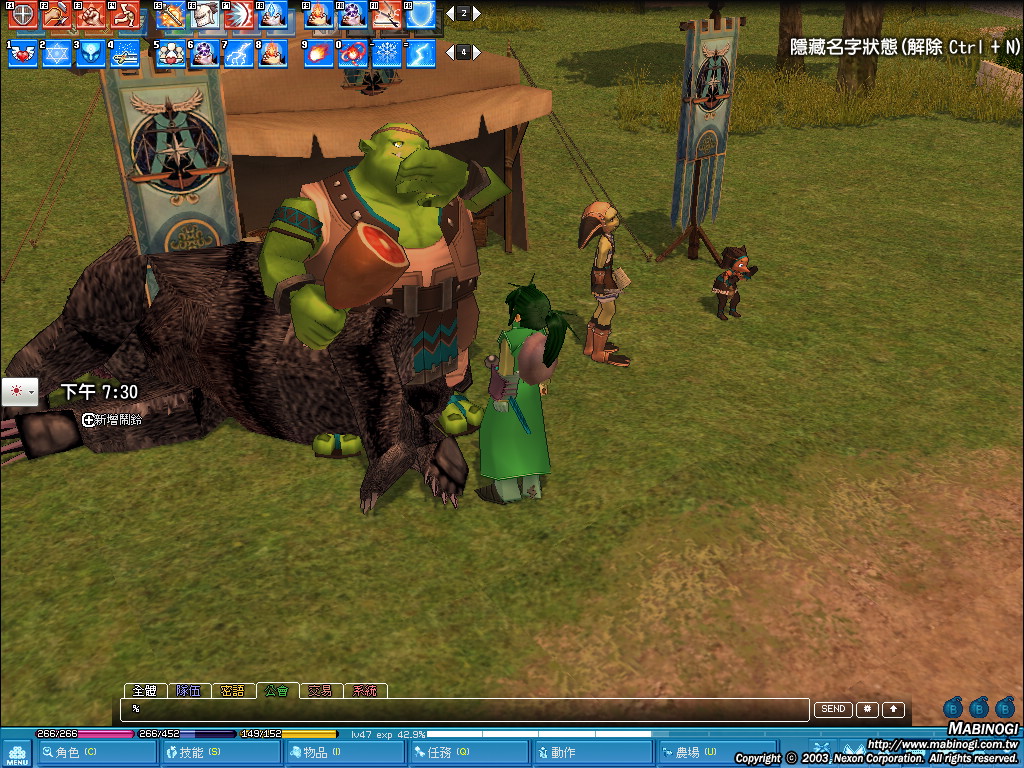Screen dimensions: 1024x768
Task: Activate the winged heart skill in slot 1
Action: coord(23,53)
